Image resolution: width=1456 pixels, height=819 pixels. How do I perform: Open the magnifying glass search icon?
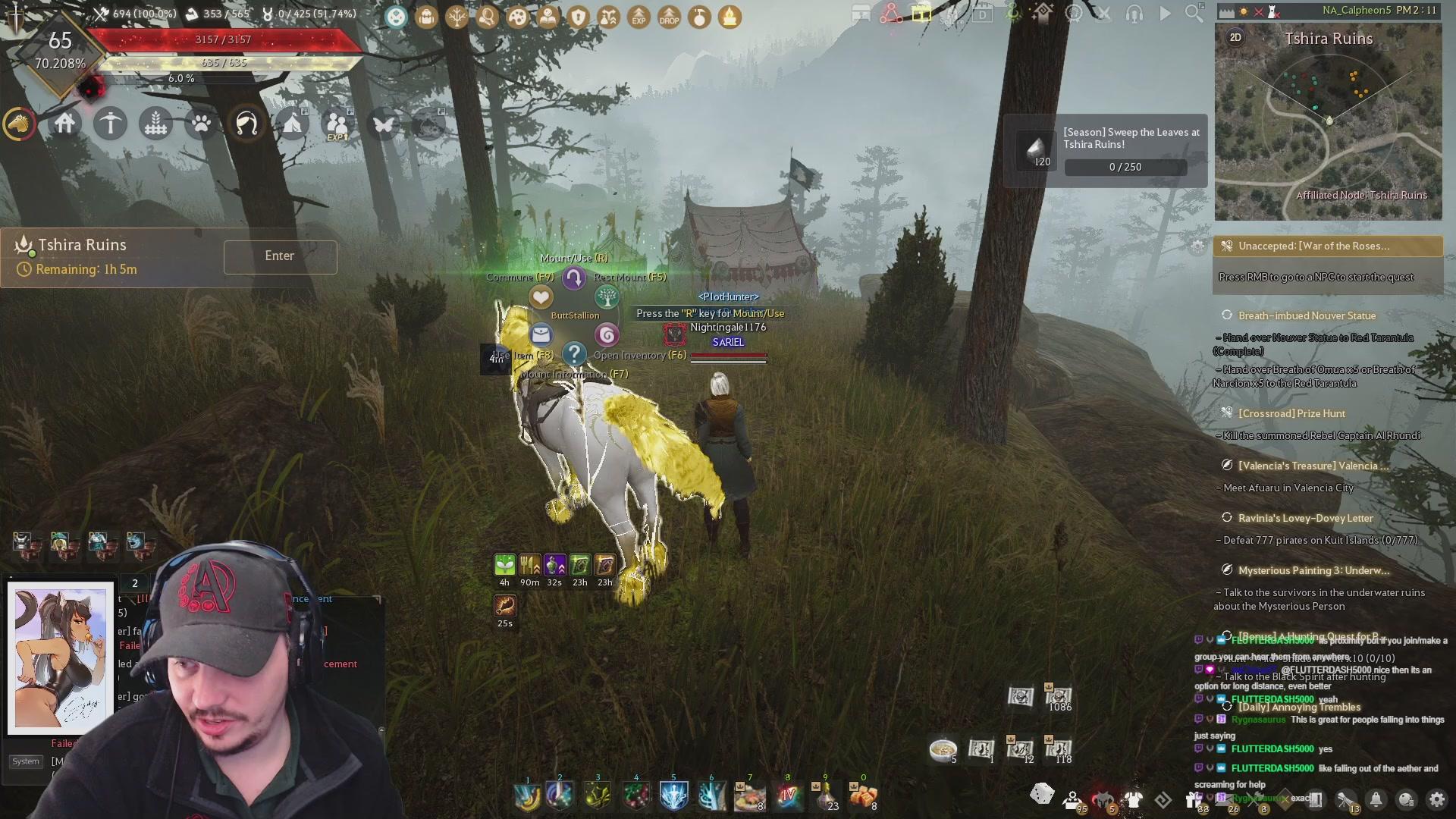[1194, 13]
